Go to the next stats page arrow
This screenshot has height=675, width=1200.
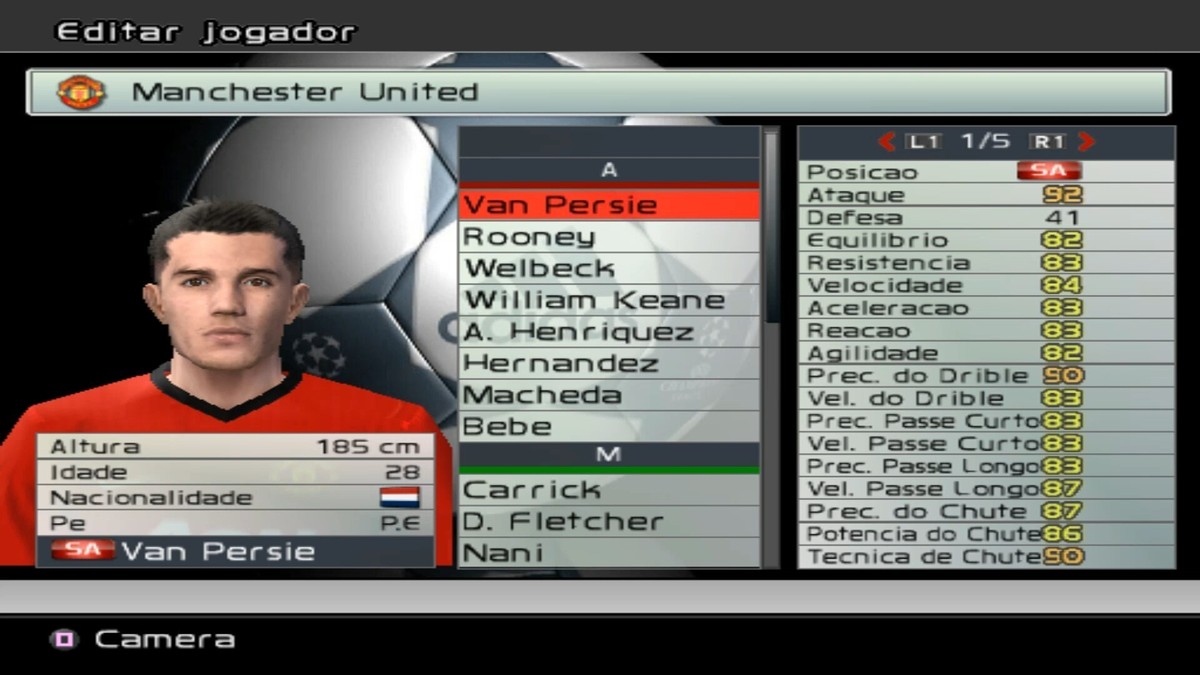(x=1087, y=142)
